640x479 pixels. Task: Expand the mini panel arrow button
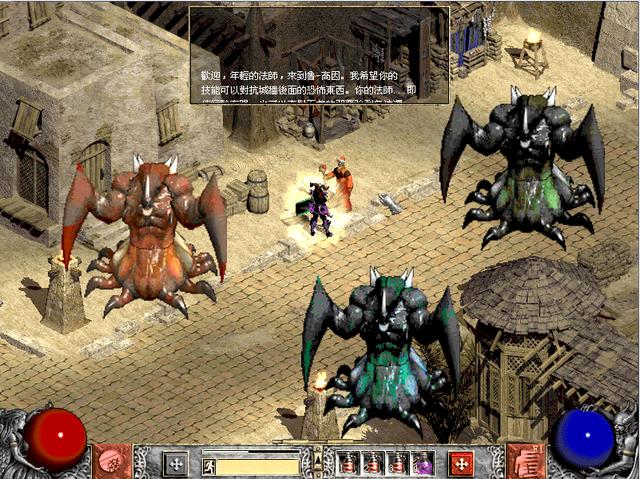click(319, 461)
